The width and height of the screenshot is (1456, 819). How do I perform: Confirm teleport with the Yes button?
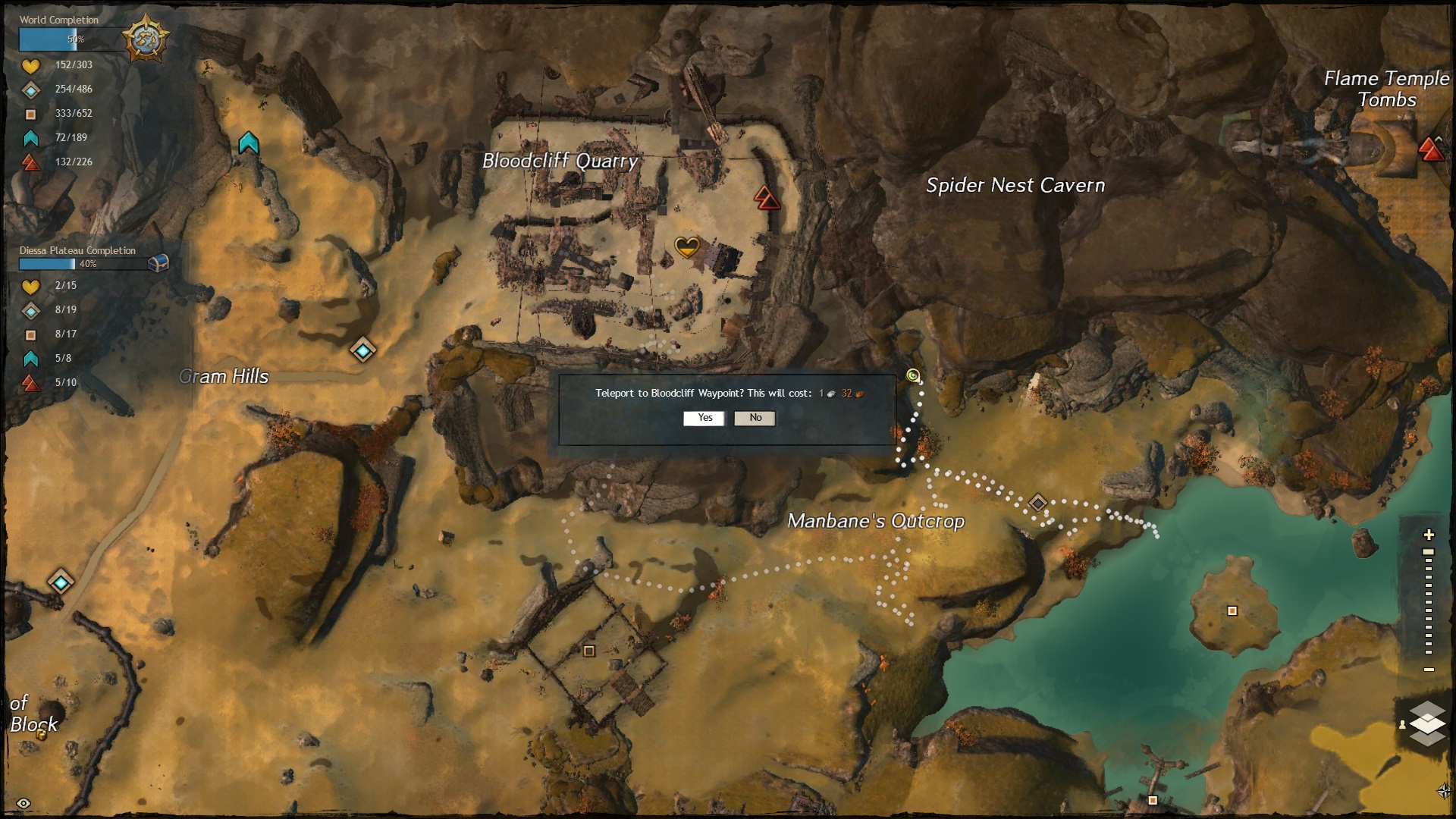pos(704,418)
